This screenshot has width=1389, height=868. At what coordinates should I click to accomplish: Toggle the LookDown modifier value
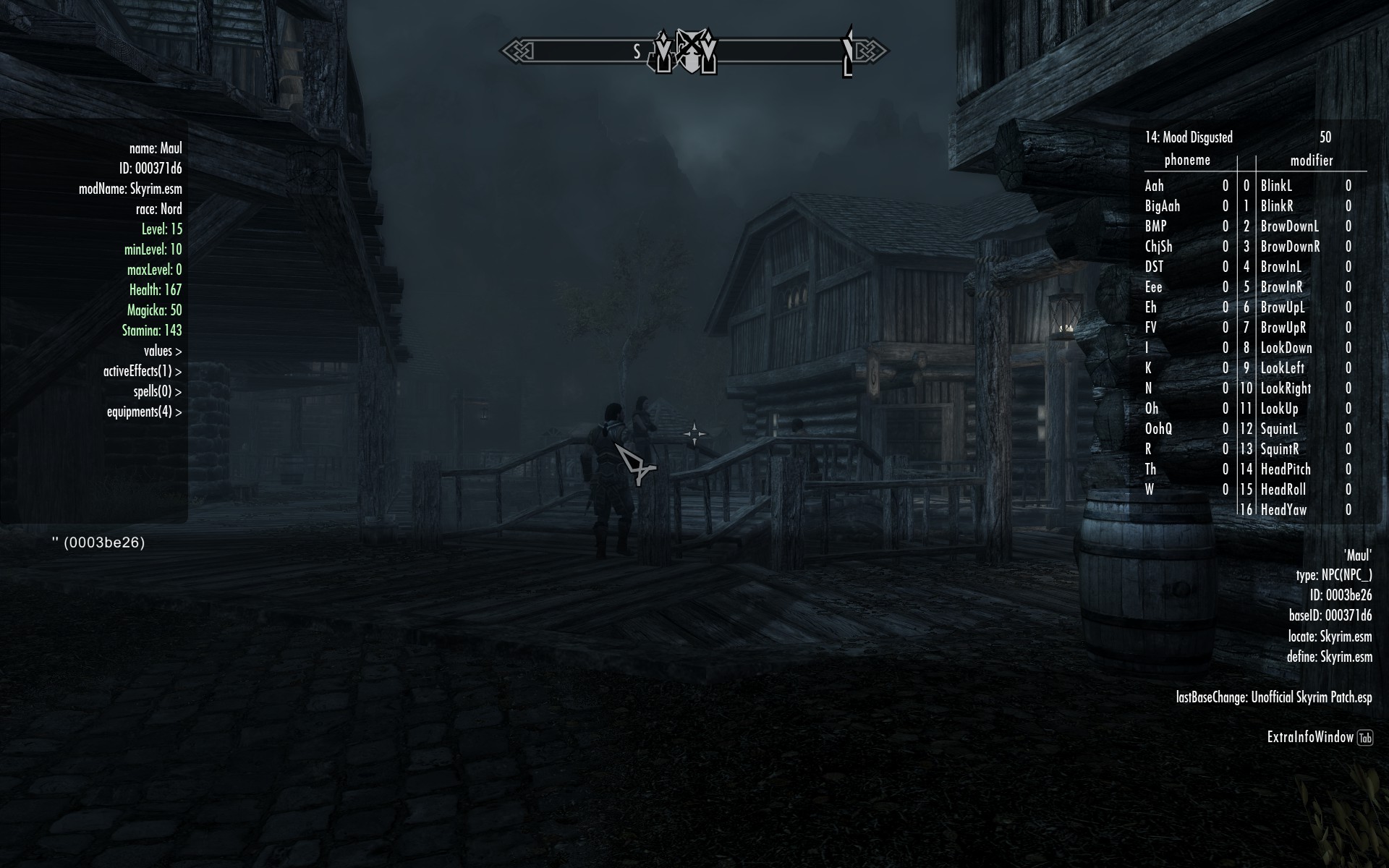(1287, 348)
